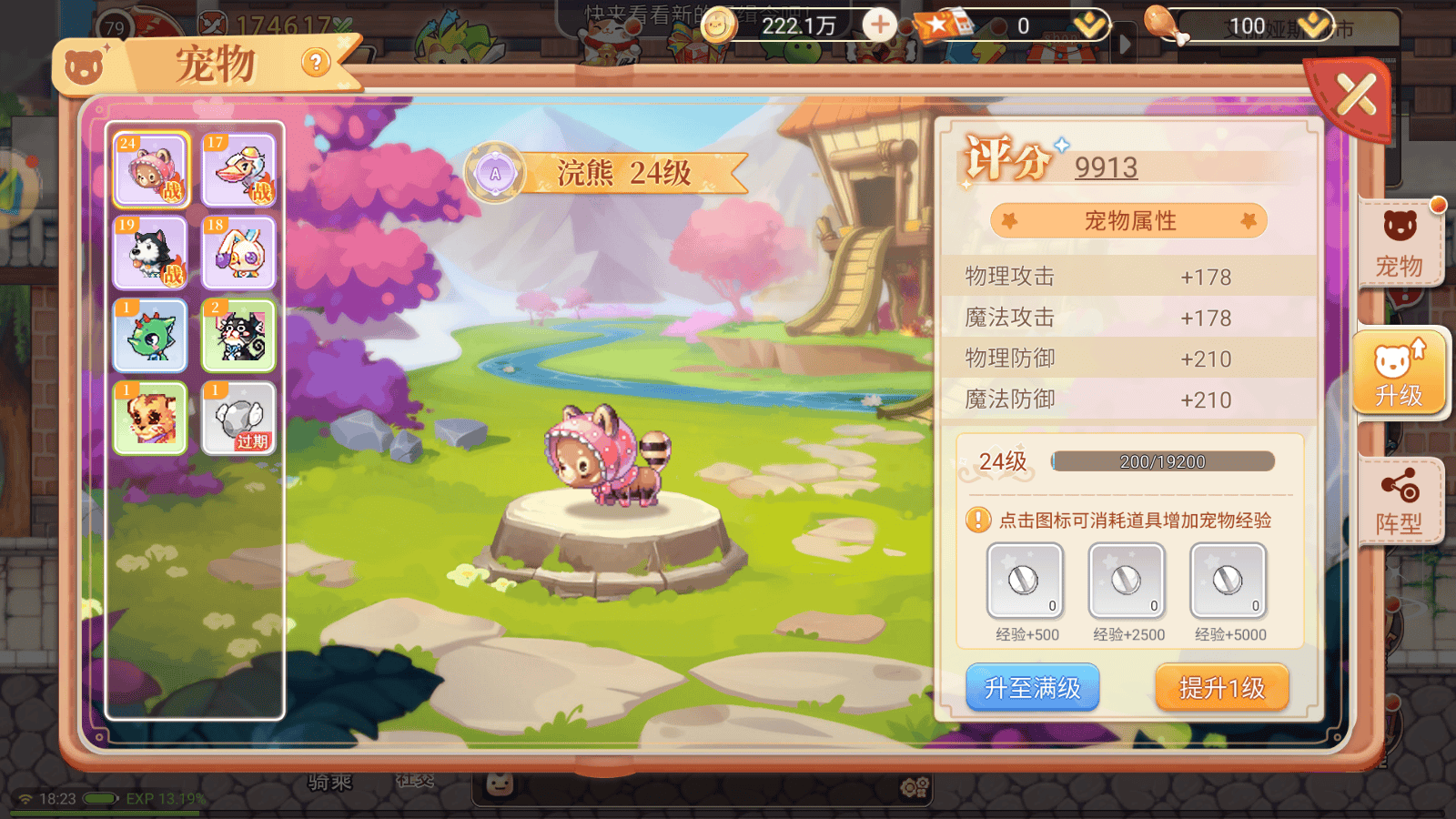Image resolution: width=1456 pixels, height=819 pixels.
Task: Add gold coins with plus button
Action: coord(879,25)
